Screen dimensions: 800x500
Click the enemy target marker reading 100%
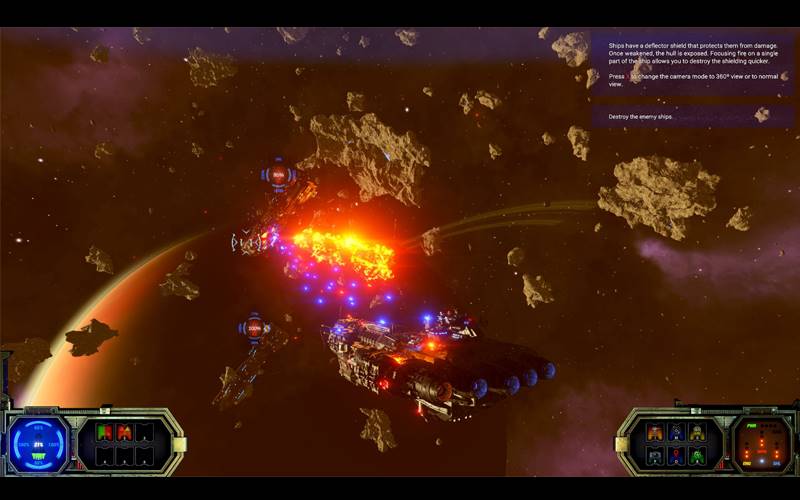point(252,328)
